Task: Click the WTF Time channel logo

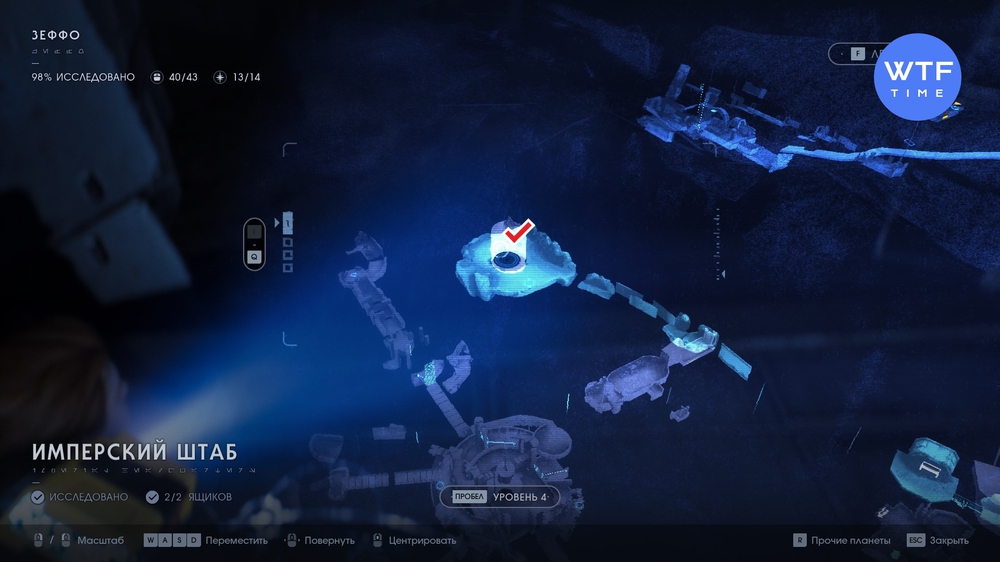Action: (x=917, y=78)
